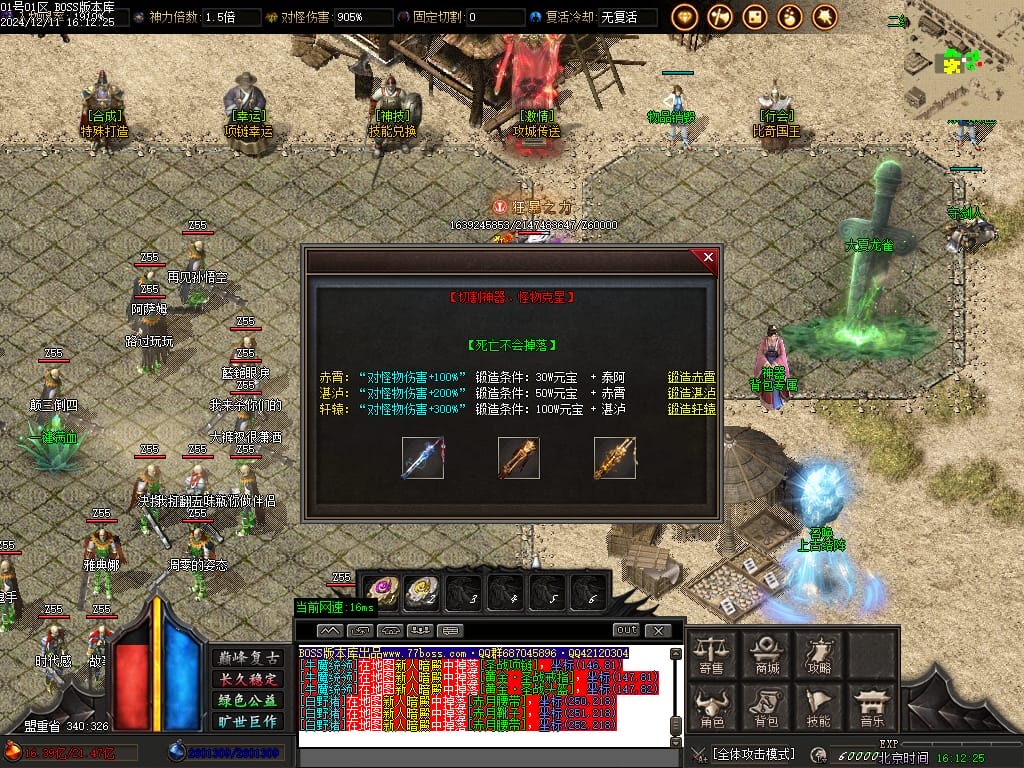Viewport: 1024px width, 768px height.
Task: Click the chat OUT button
Action: click(x=626, y=630)
